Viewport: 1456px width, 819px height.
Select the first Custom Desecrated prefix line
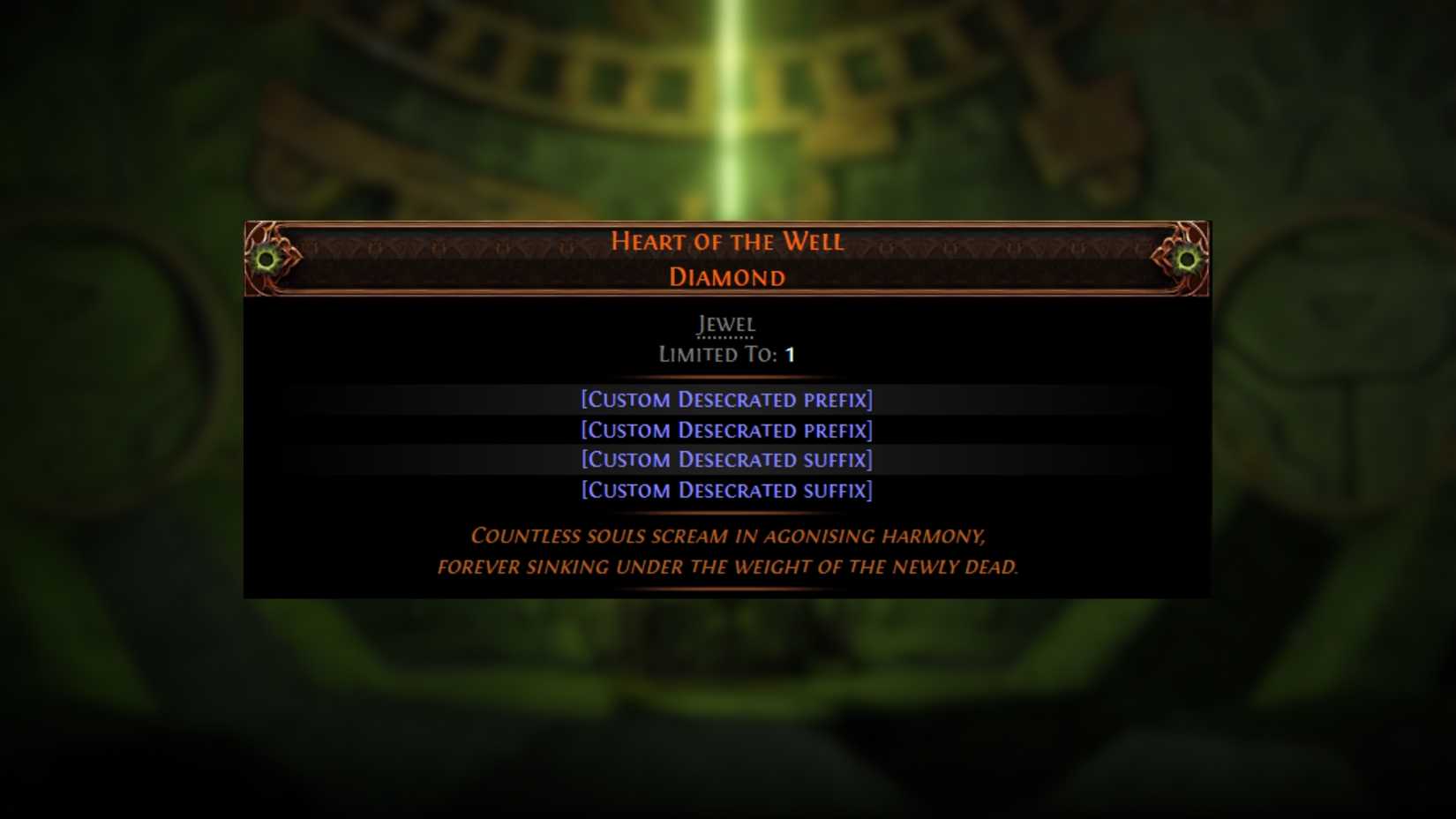[x=726, y=399]
